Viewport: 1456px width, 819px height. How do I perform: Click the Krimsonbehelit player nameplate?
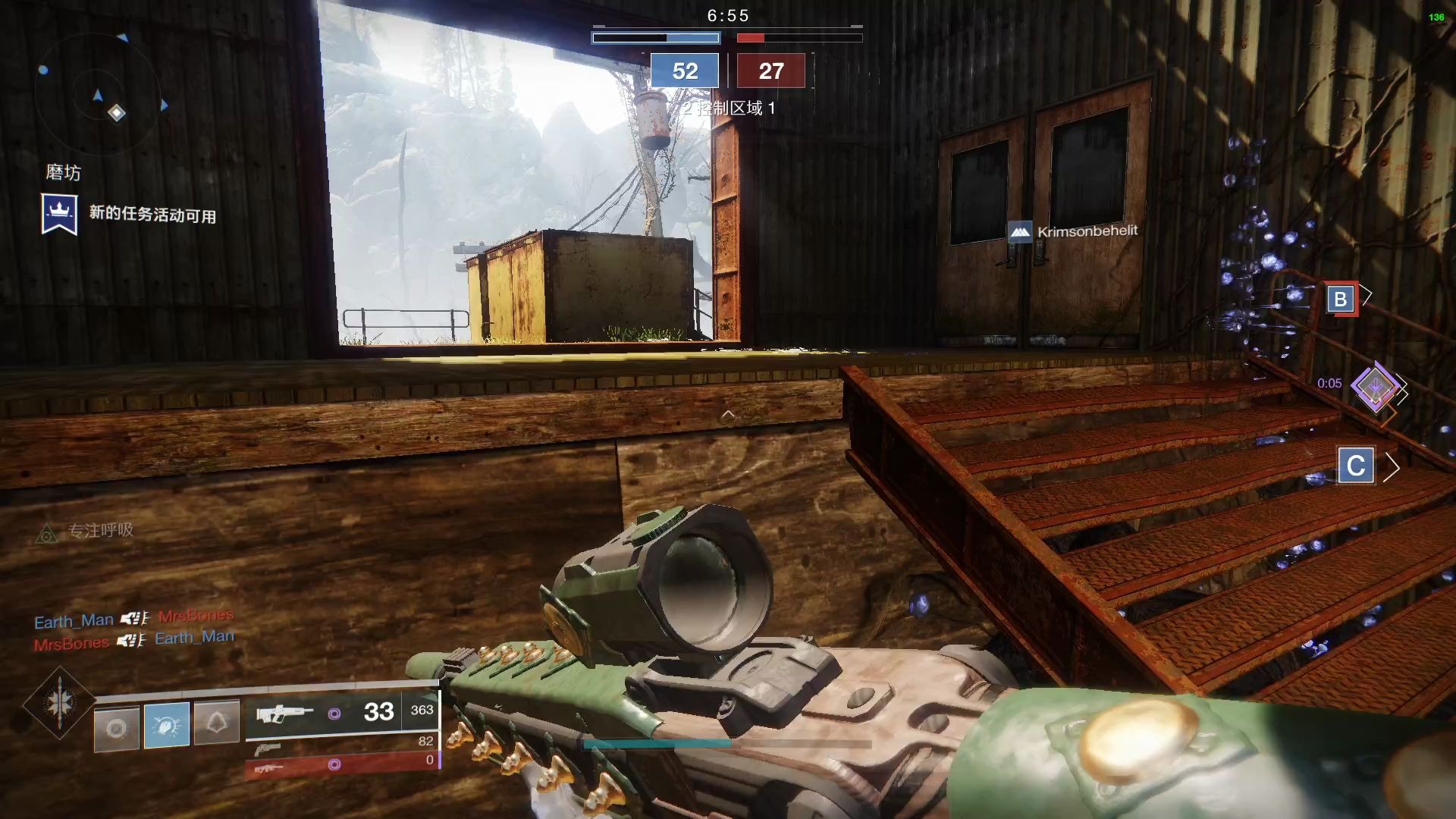click(x=1073, y=231)
